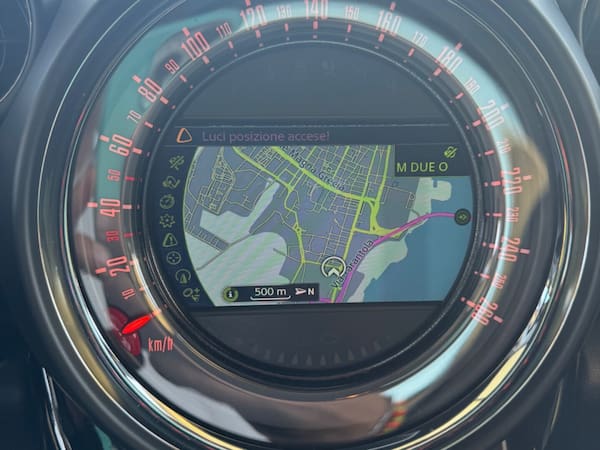Screen dimensions: 600x450
Task: Click the route arrows icon in sidebar
Action: click(170, 182)
